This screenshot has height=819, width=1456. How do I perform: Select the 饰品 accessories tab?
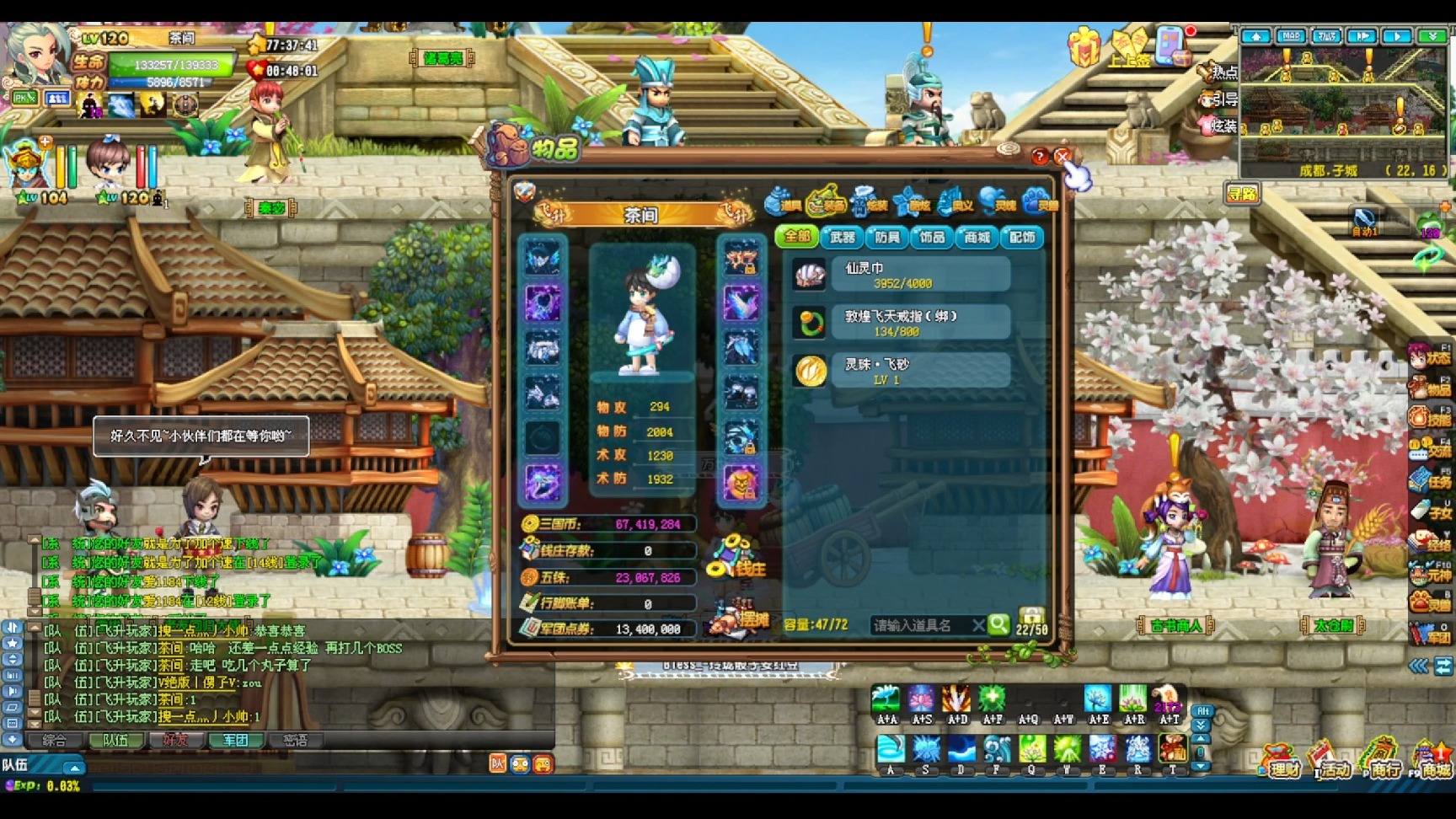pos(931,238)
